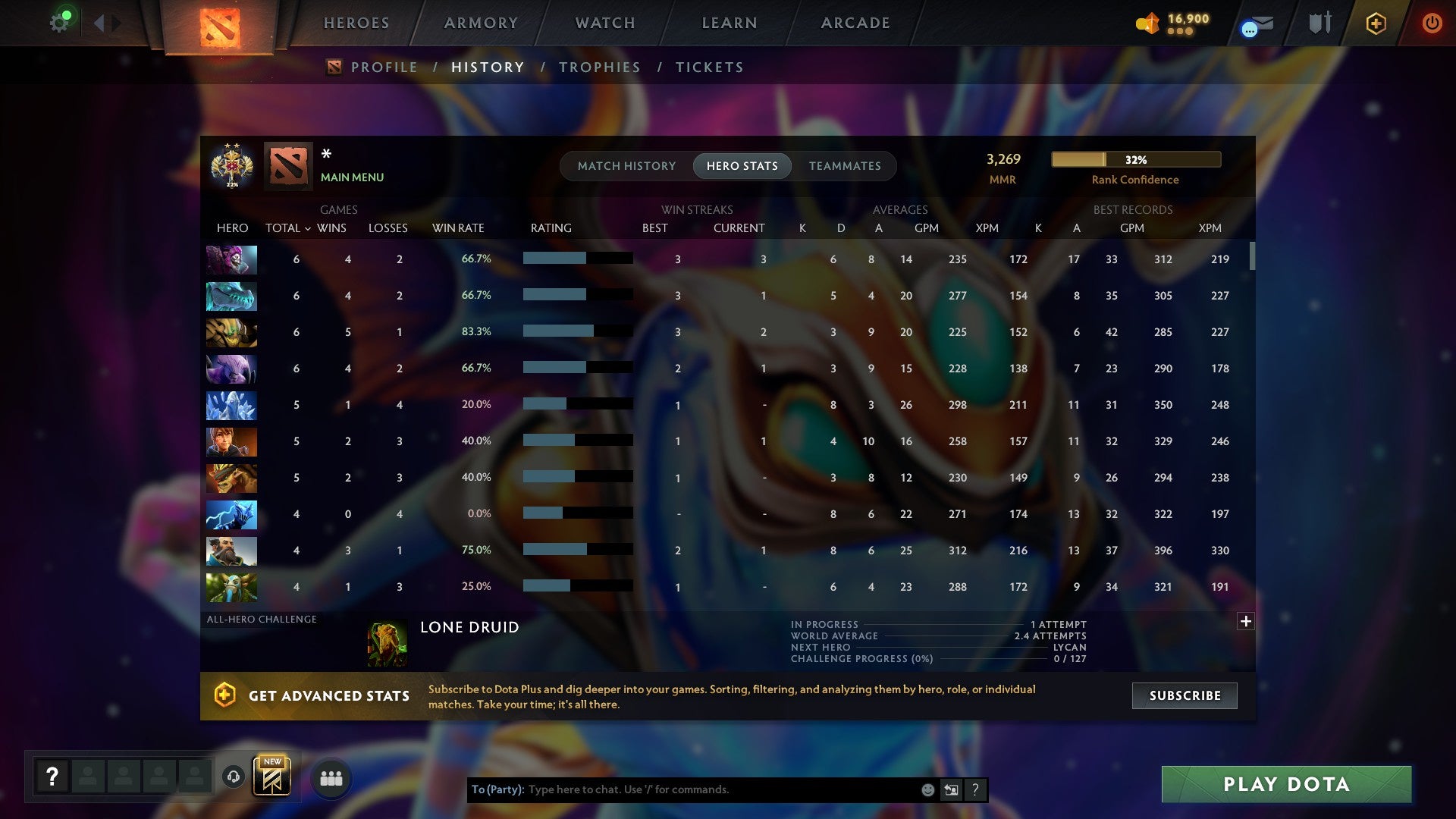This screenshot has width=1456, height=819.
Task: Switch to the TEAMMATES tab
Action: pyautogui.click(x=845, y=165)
